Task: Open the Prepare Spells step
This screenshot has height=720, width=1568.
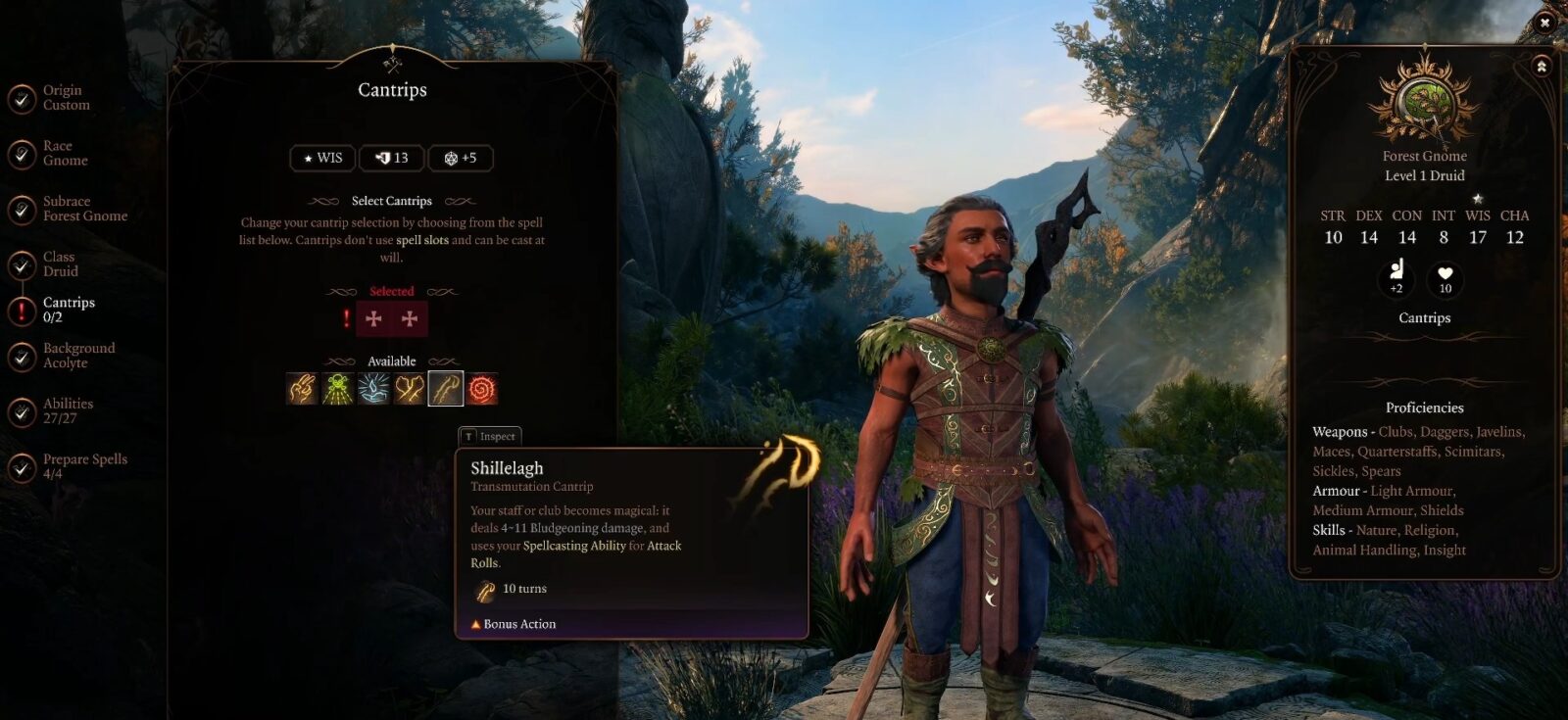Action: 83,466
